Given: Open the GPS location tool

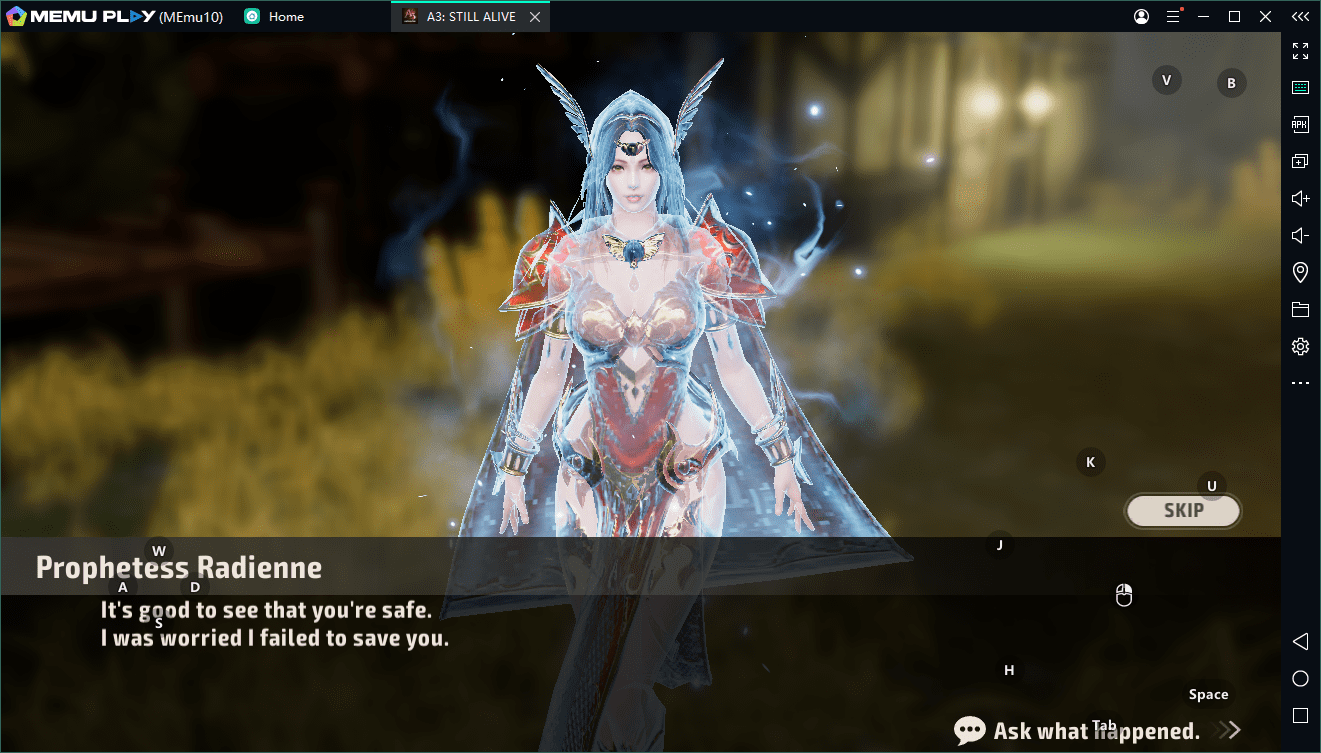Looking at the screenshot, I should coord(1300,273).
